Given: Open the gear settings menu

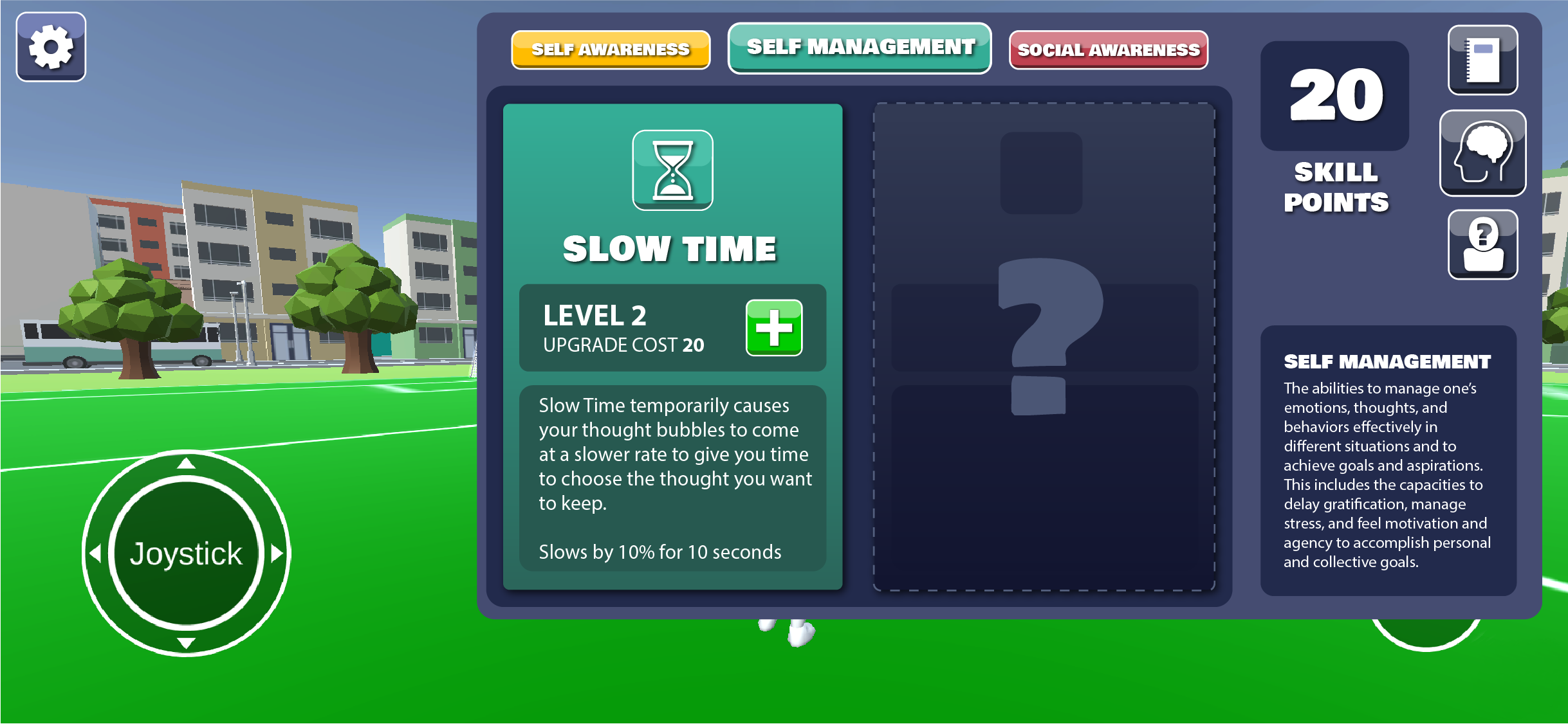Looking at the screenshot, I should pyautogui.click(x=51, y=47).
